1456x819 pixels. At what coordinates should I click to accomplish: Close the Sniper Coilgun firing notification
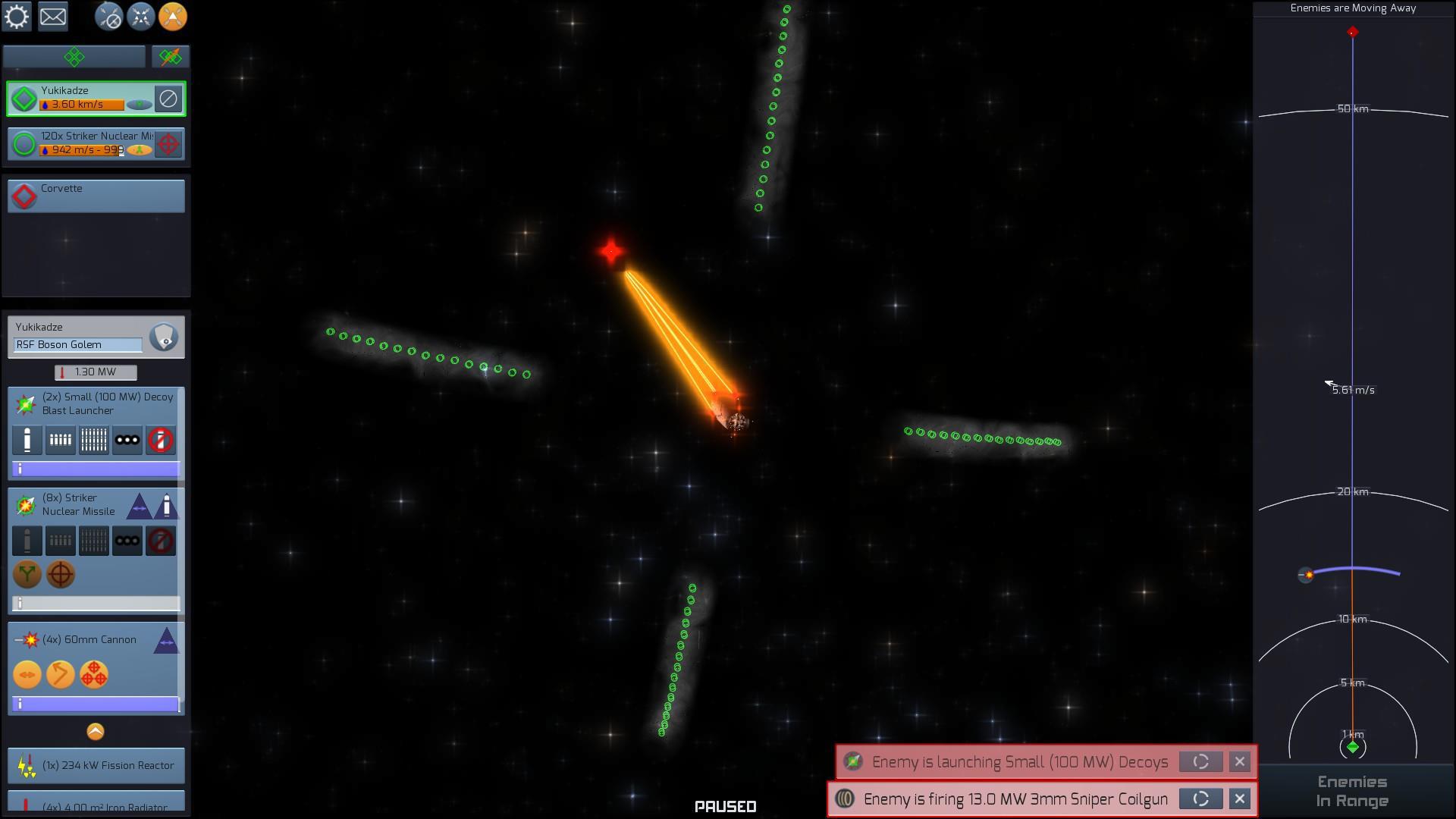(1239, 799)
